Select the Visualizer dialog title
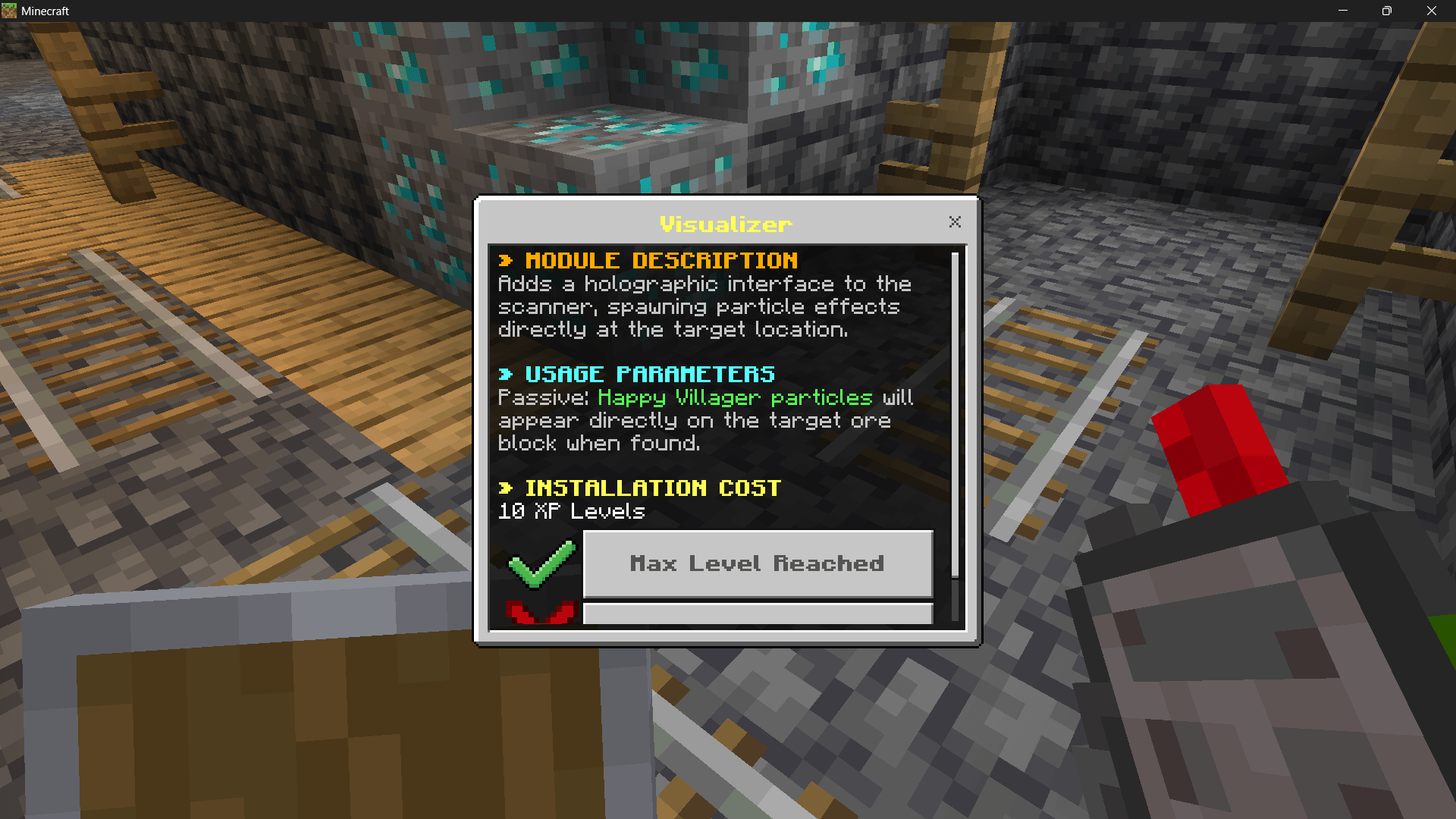Screen dimensions: 1456x819 point(725,223)
